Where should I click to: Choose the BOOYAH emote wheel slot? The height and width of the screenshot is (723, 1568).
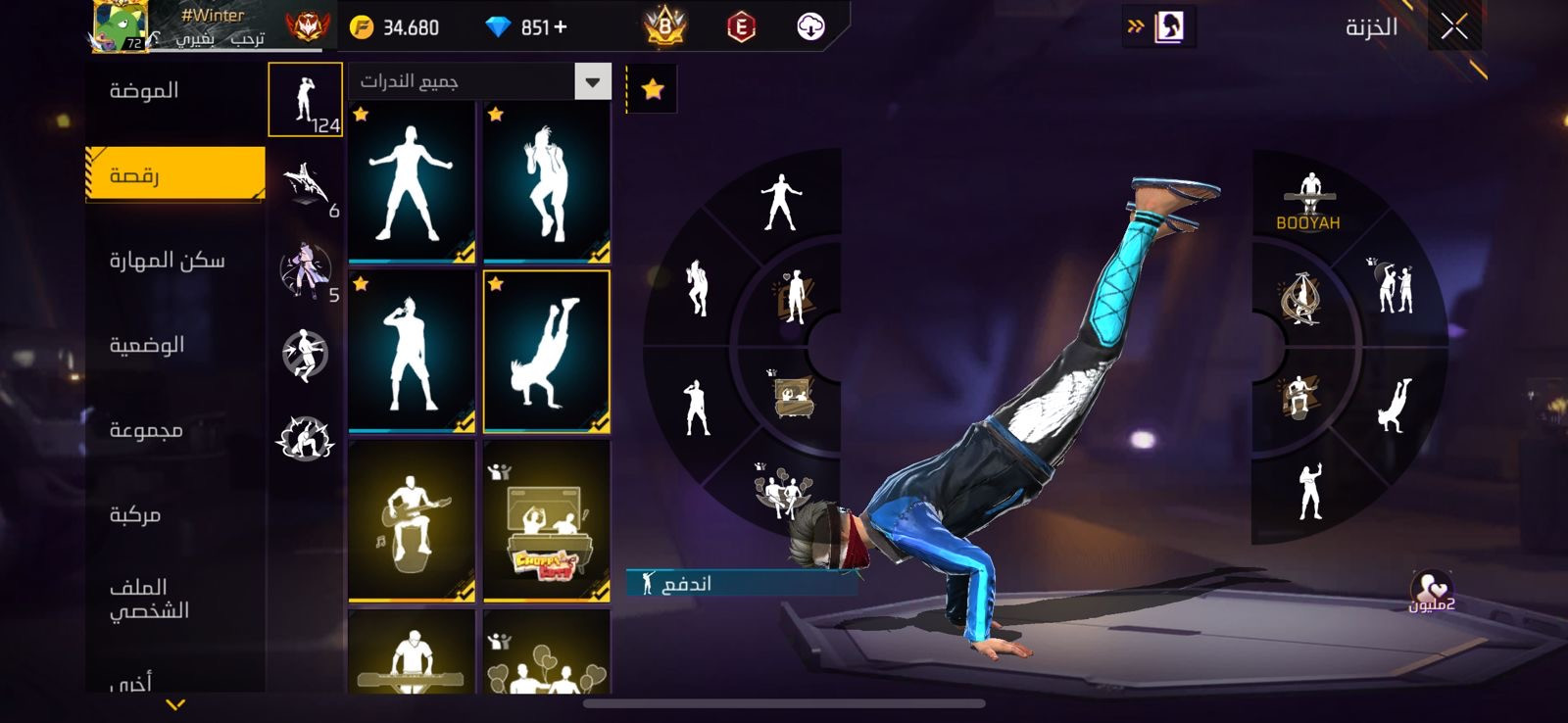[x=1308, y=202]
